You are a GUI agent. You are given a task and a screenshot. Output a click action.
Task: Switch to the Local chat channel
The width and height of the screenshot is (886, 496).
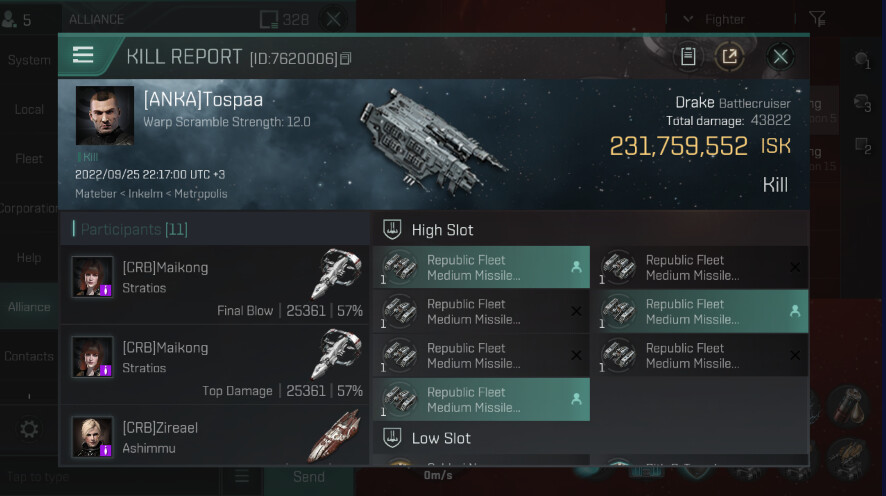29,109
